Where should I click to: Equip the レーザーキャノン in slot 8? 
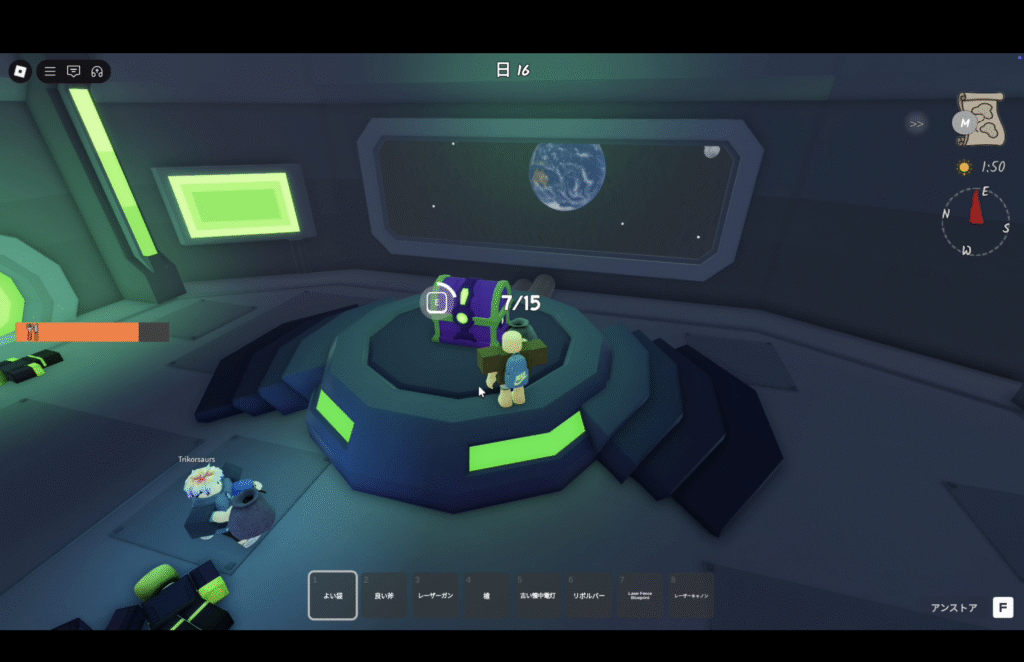pos(692,595)
